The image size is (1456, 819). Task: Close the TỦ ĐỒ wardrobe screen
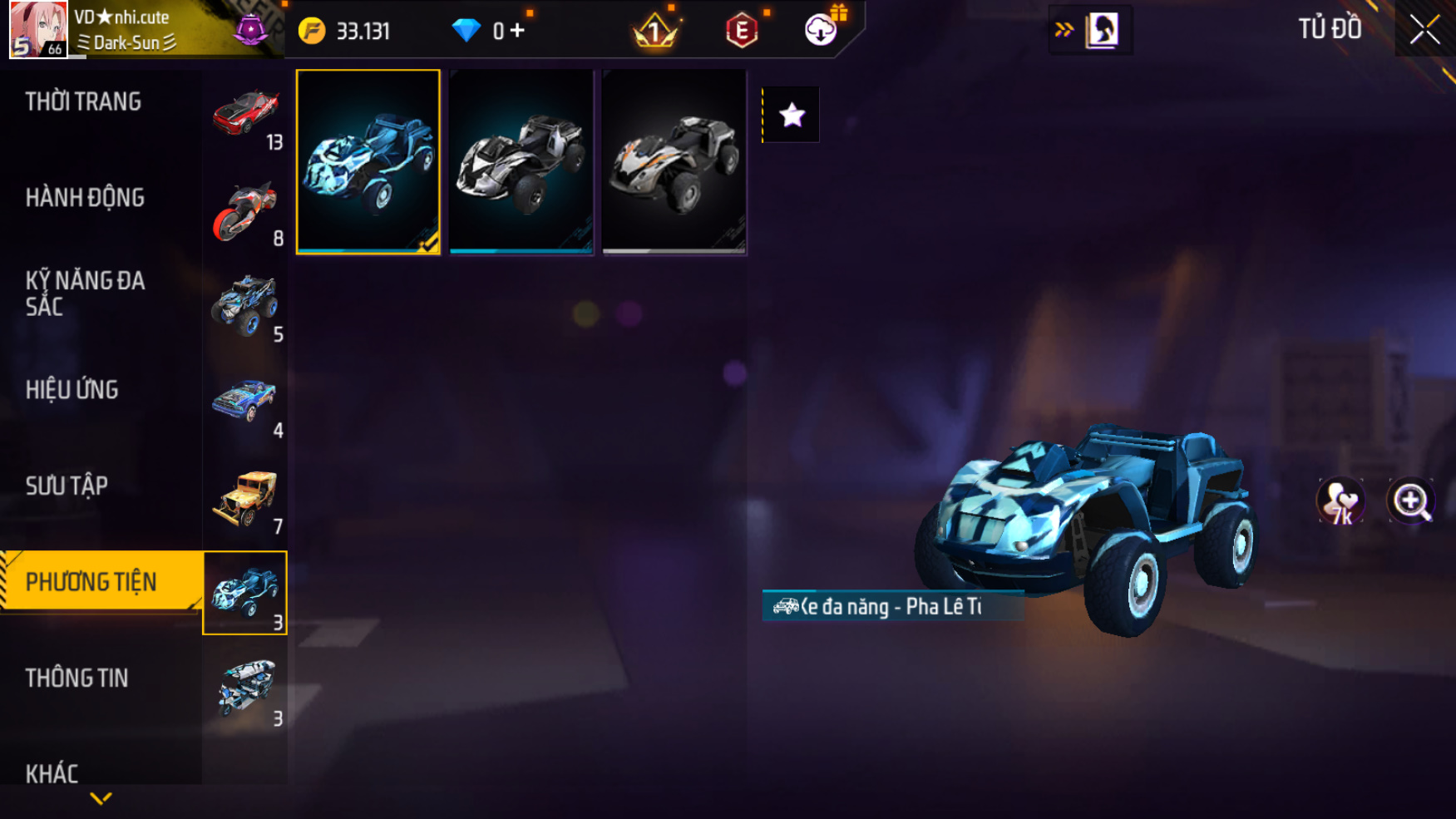[1424, 30]
